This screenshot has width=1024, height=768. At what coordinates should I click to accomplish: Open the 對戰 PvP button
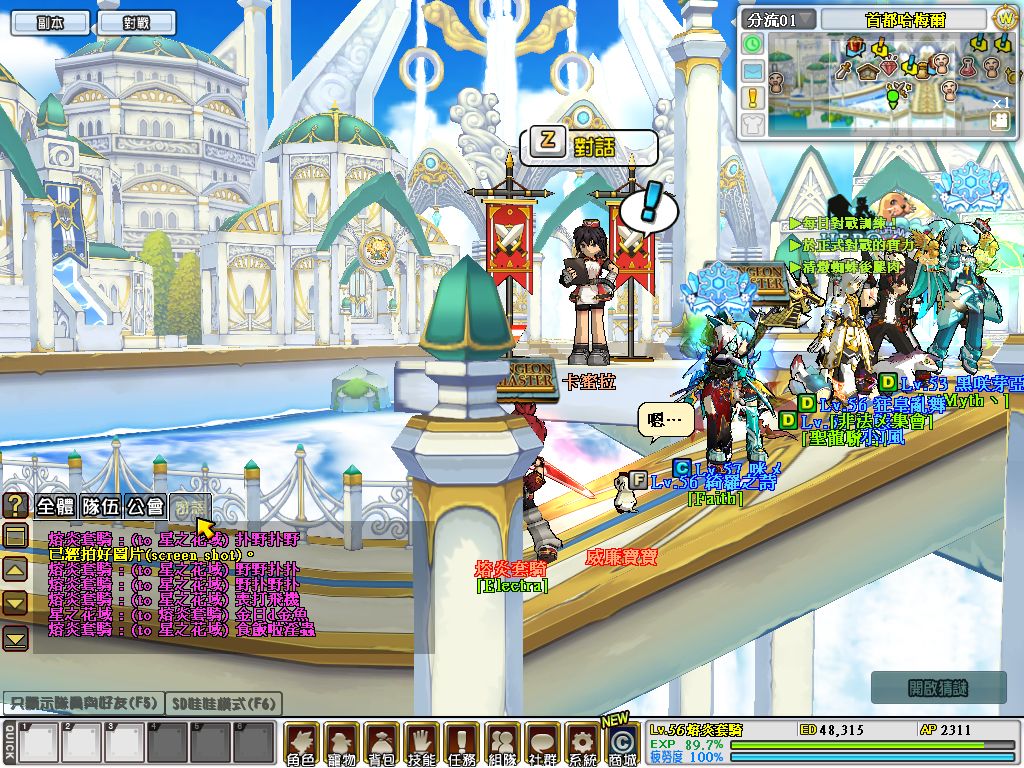(136, 22)
